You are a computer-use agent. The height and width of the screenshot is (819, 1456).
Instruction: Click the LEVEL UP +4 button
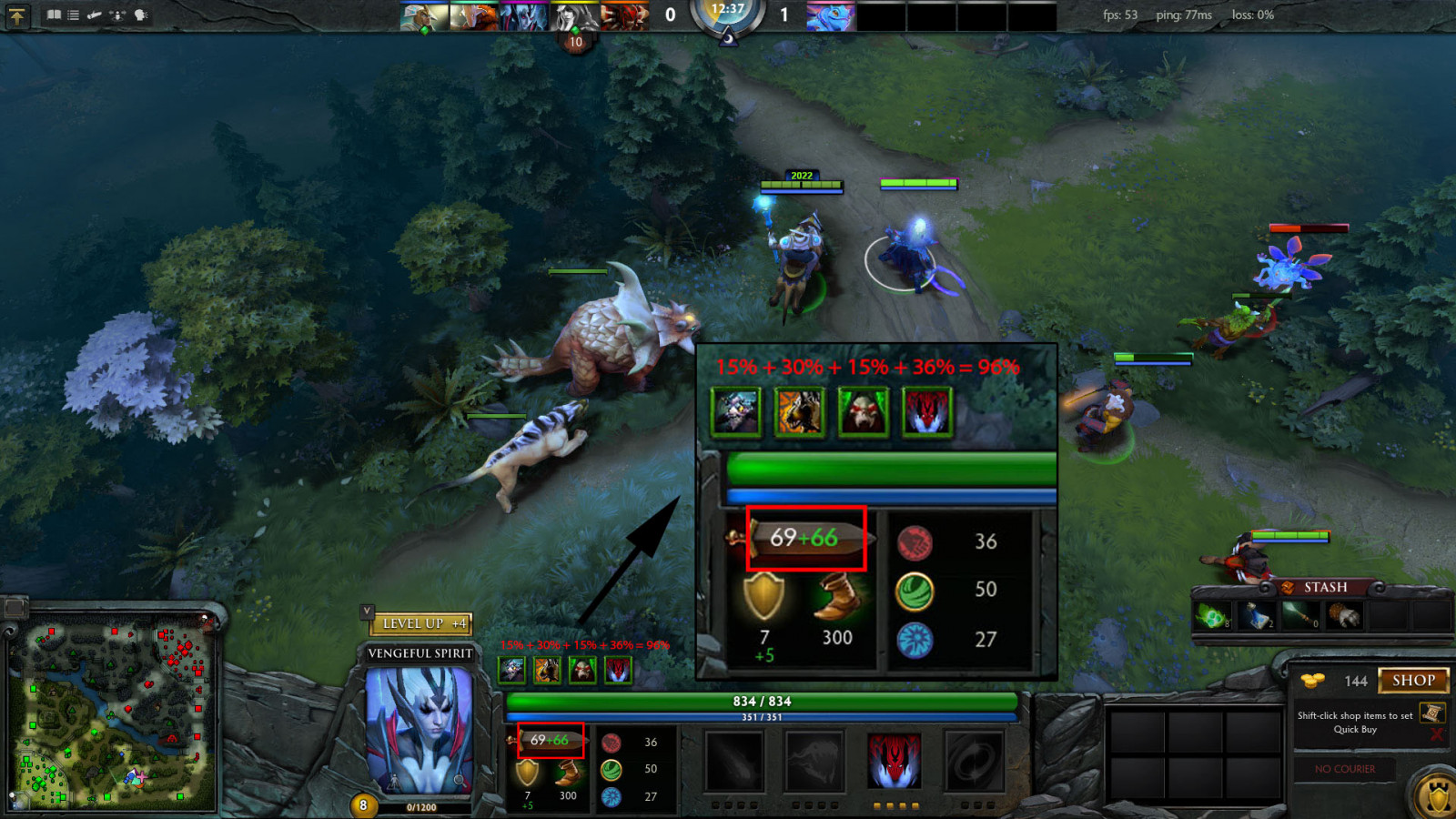pyautogui.click(x=421, y=623)
